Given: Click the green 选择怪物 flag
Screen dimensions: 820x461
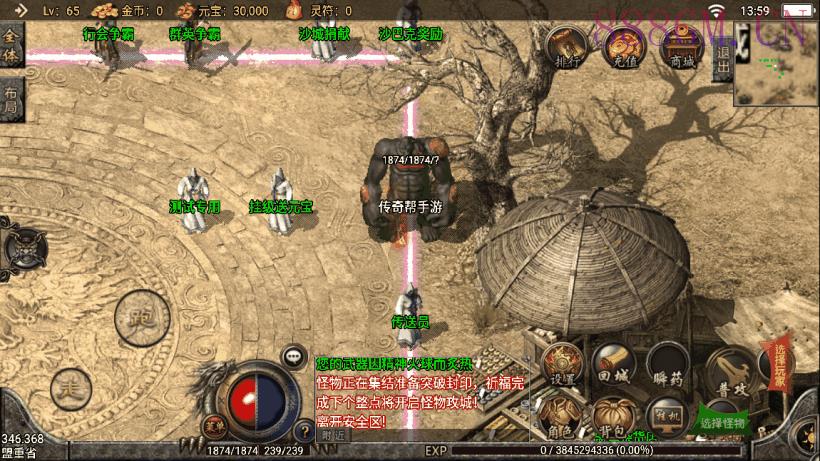Looking at the screenshot, I should pos(723,420).
